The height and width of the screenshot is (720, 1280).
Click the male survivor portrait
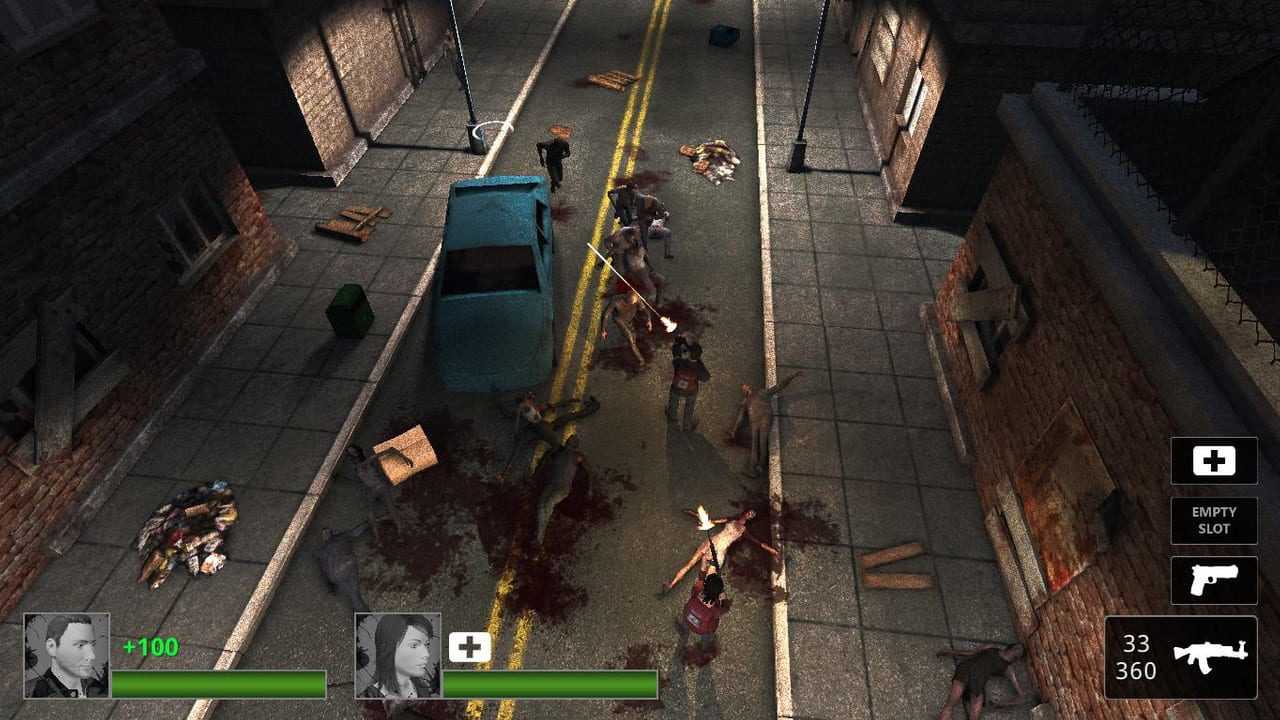(x=66, y=655)
